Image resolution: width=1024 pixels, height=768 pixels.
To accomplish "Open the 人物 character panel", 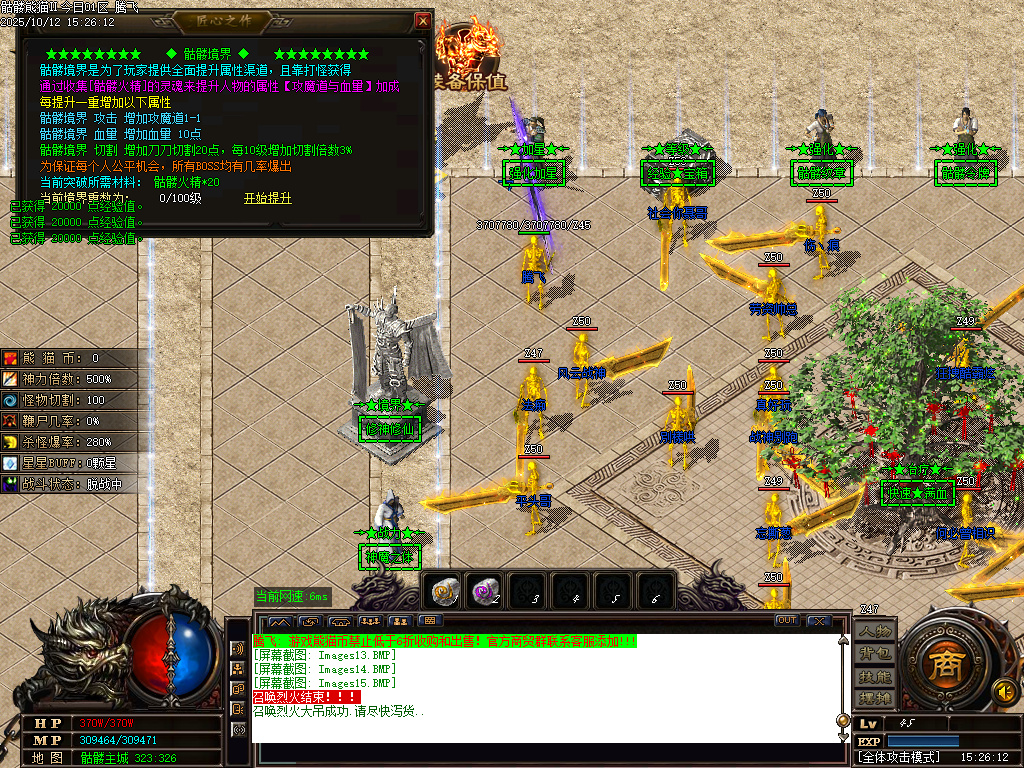I will point(874,632).
